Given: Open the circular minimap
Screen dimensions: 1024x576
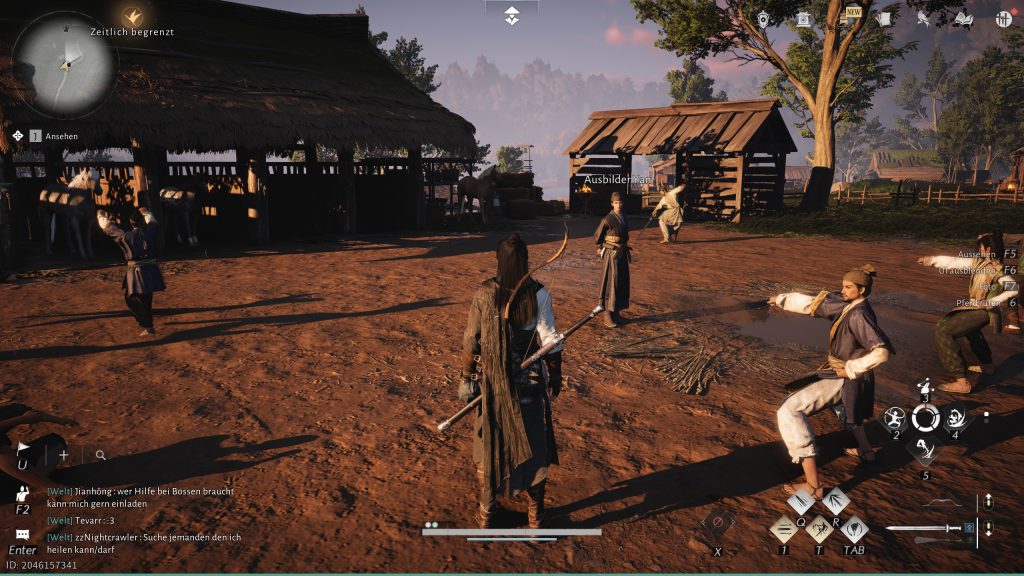Looking at the screenshot, I should coord(64,66).
